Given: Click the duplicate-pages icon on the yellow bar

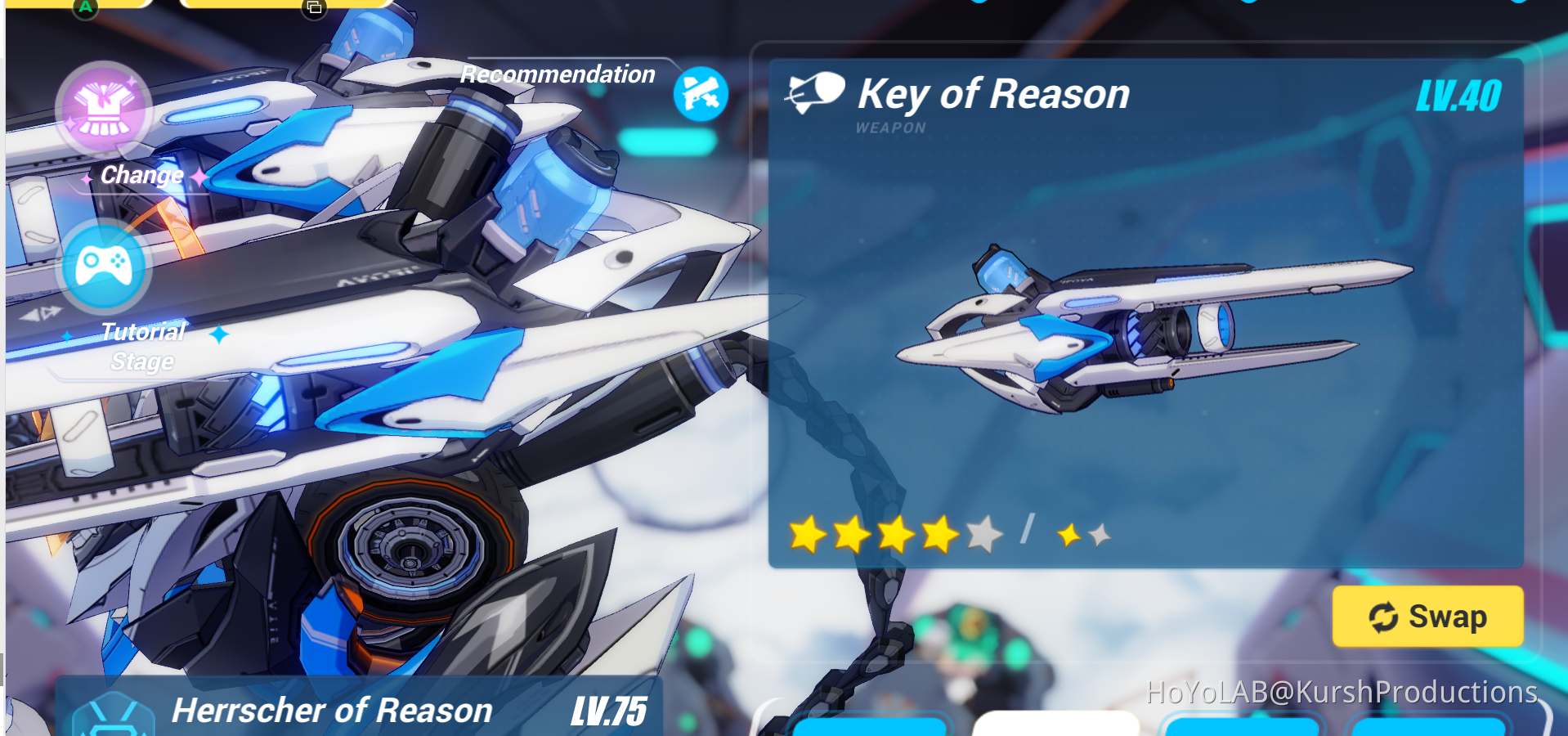Looking at the screenshot, I should (x=313, y=7).
